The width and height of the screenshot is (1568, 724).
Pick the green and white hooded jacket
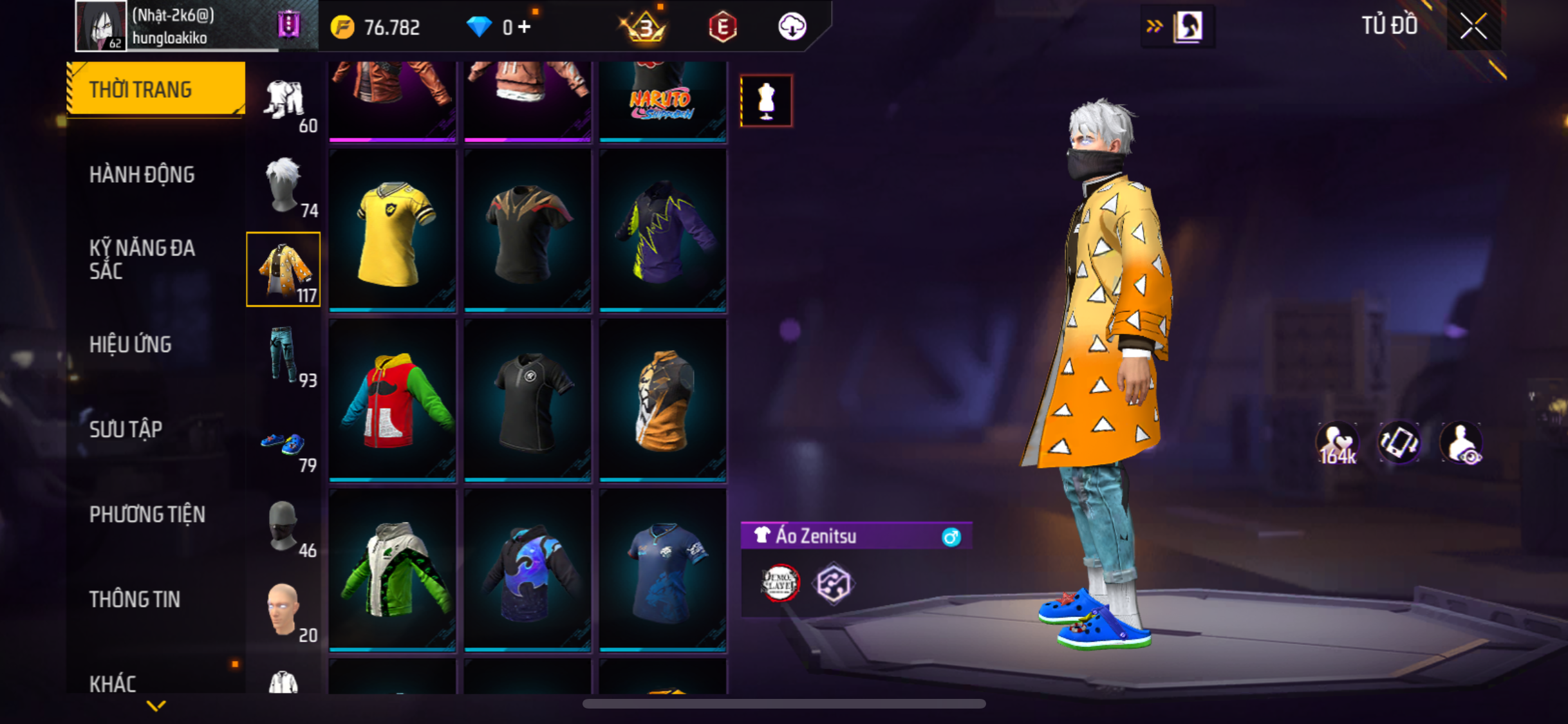393,571
